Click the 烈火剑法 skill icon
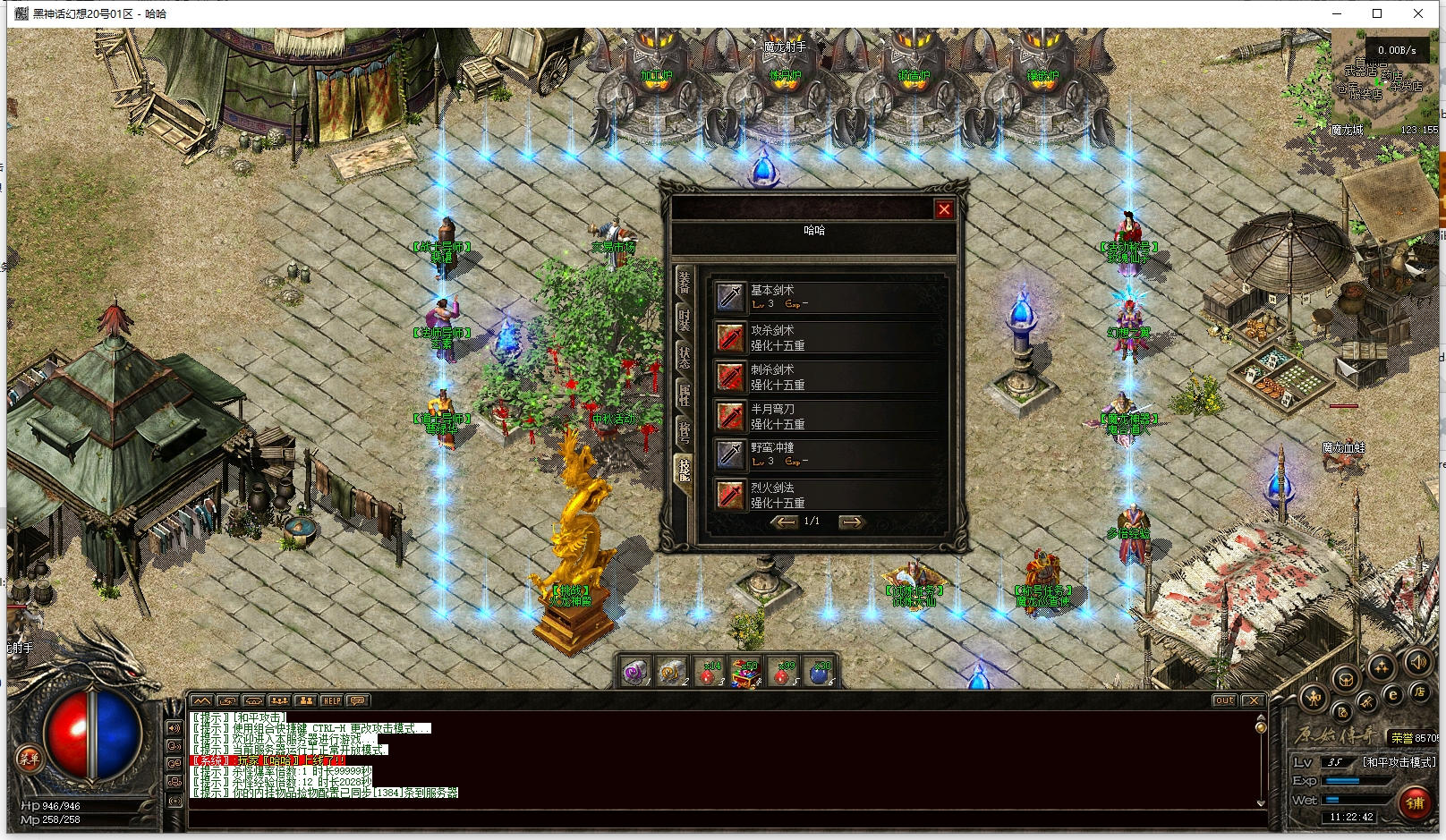This screenshot has width=1446, height=840. tap(730, 495)
